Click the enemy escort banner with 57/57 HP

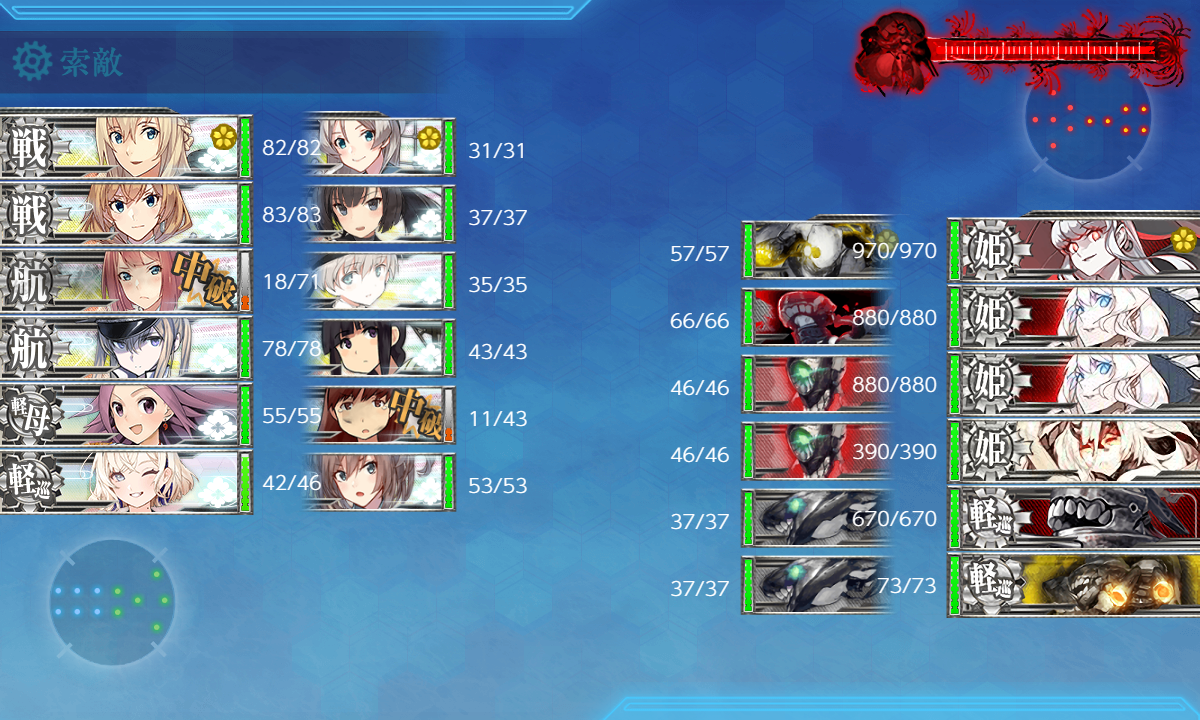[x=815, y=249]
